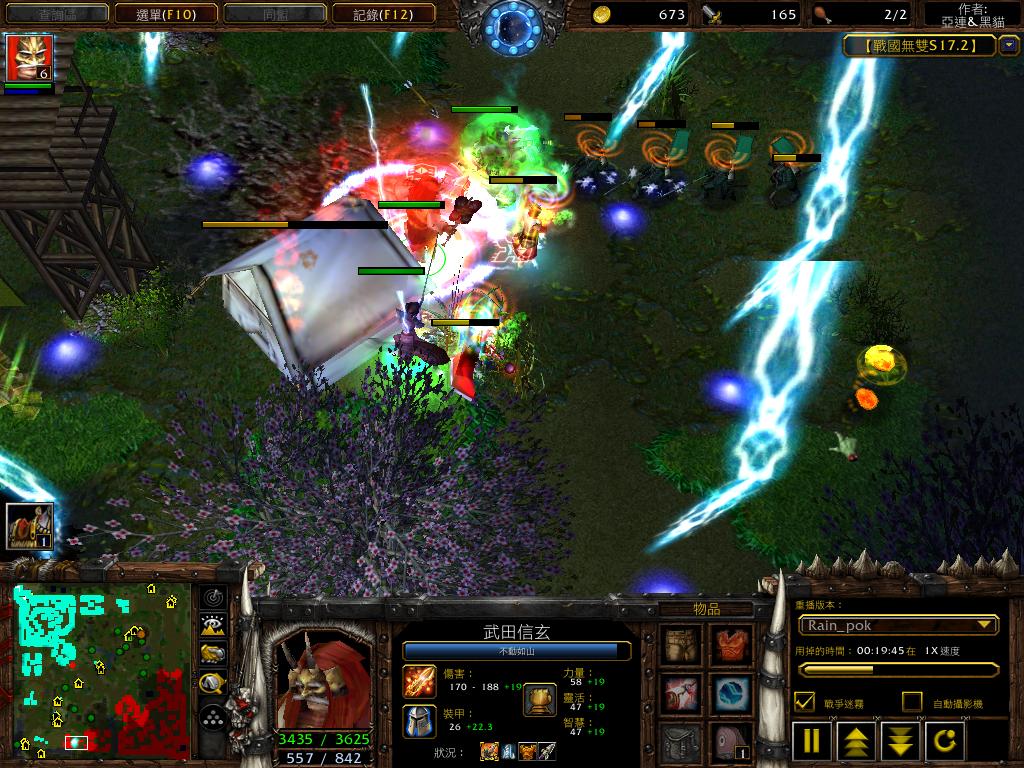Pause the replay playback

(x=812, y=741)
